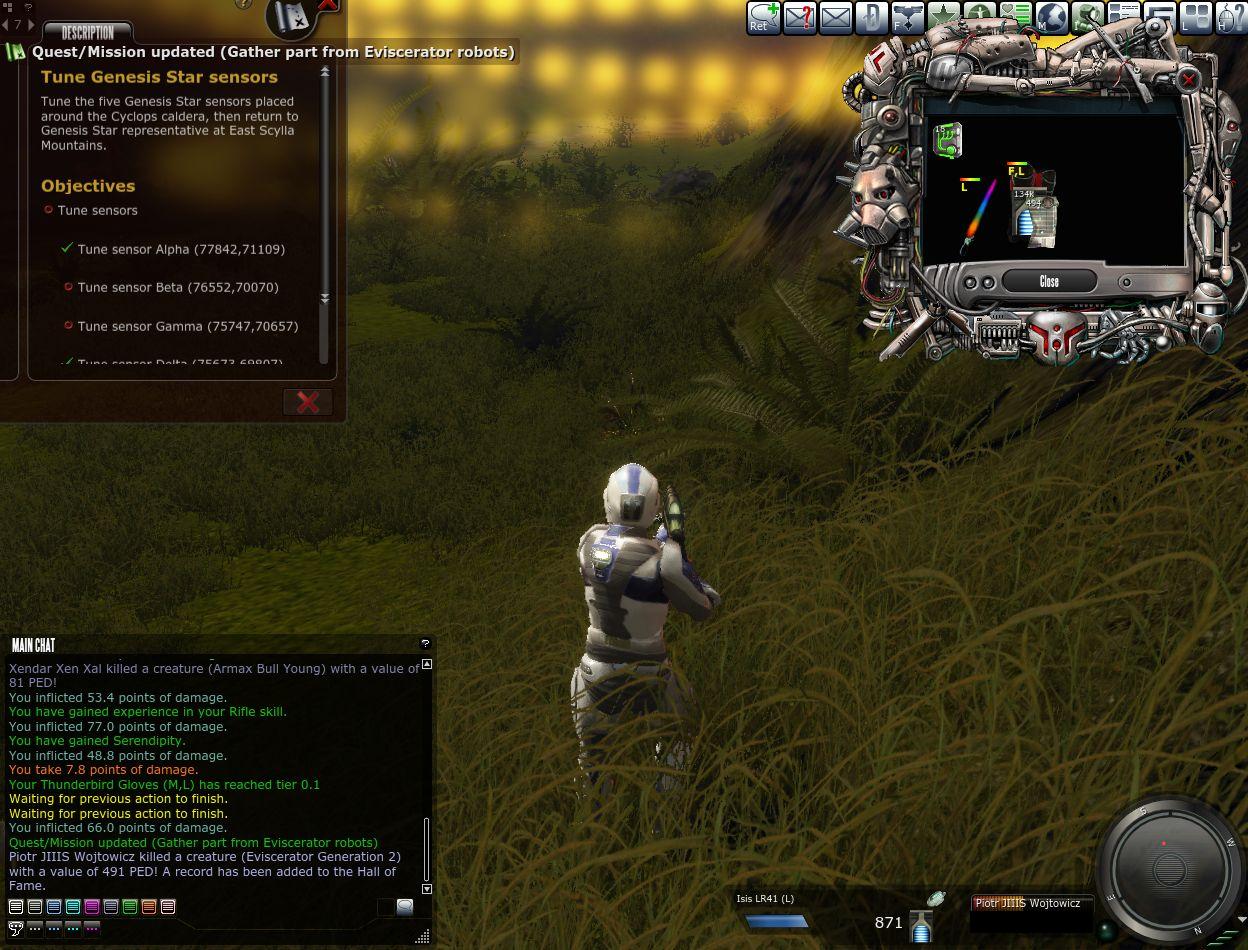Select the magenta chat channel filter
The width and height of the screenshot is (1248, 950).
92,907
